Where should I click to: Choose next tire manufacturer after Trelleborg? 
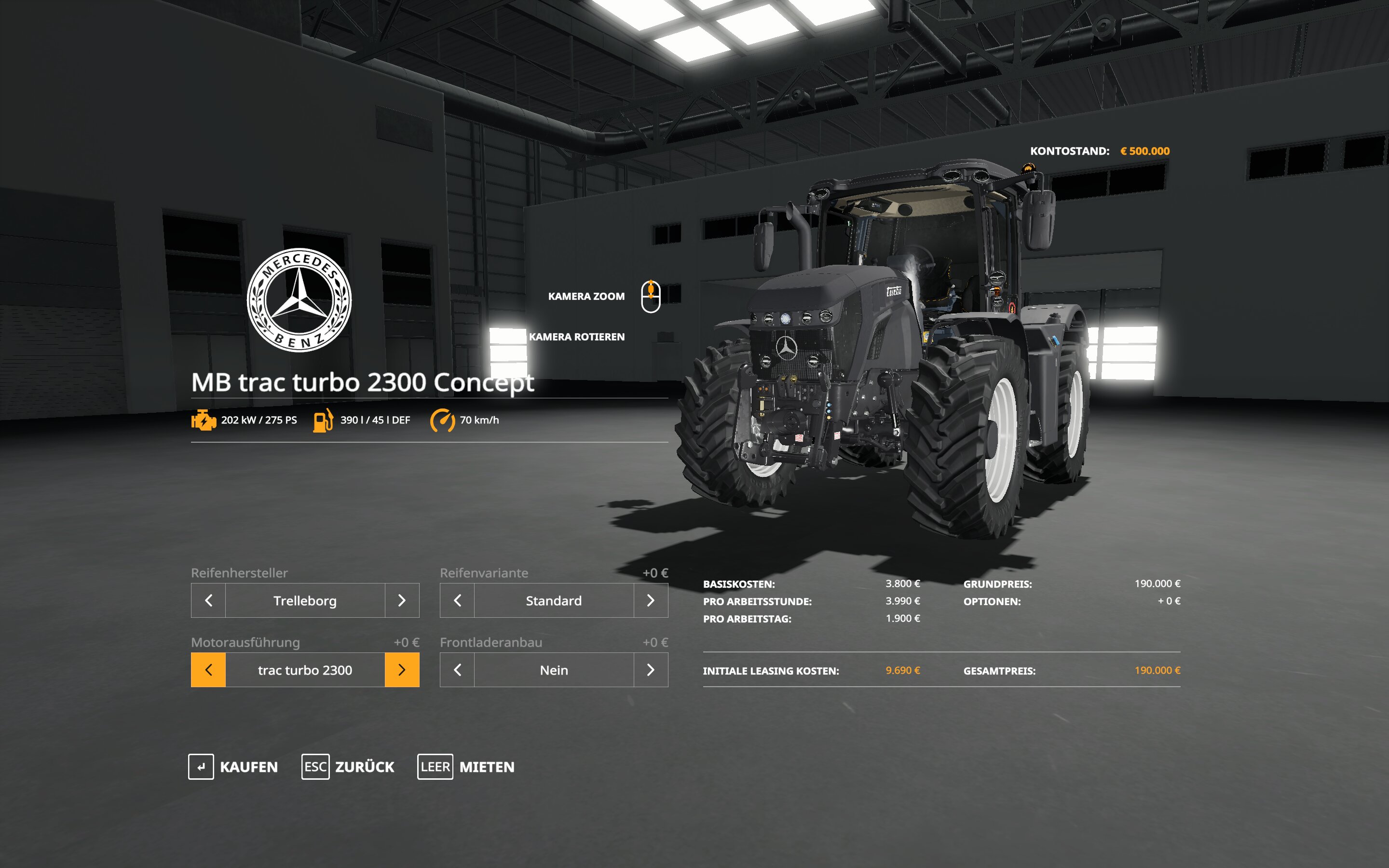(402, 600)
